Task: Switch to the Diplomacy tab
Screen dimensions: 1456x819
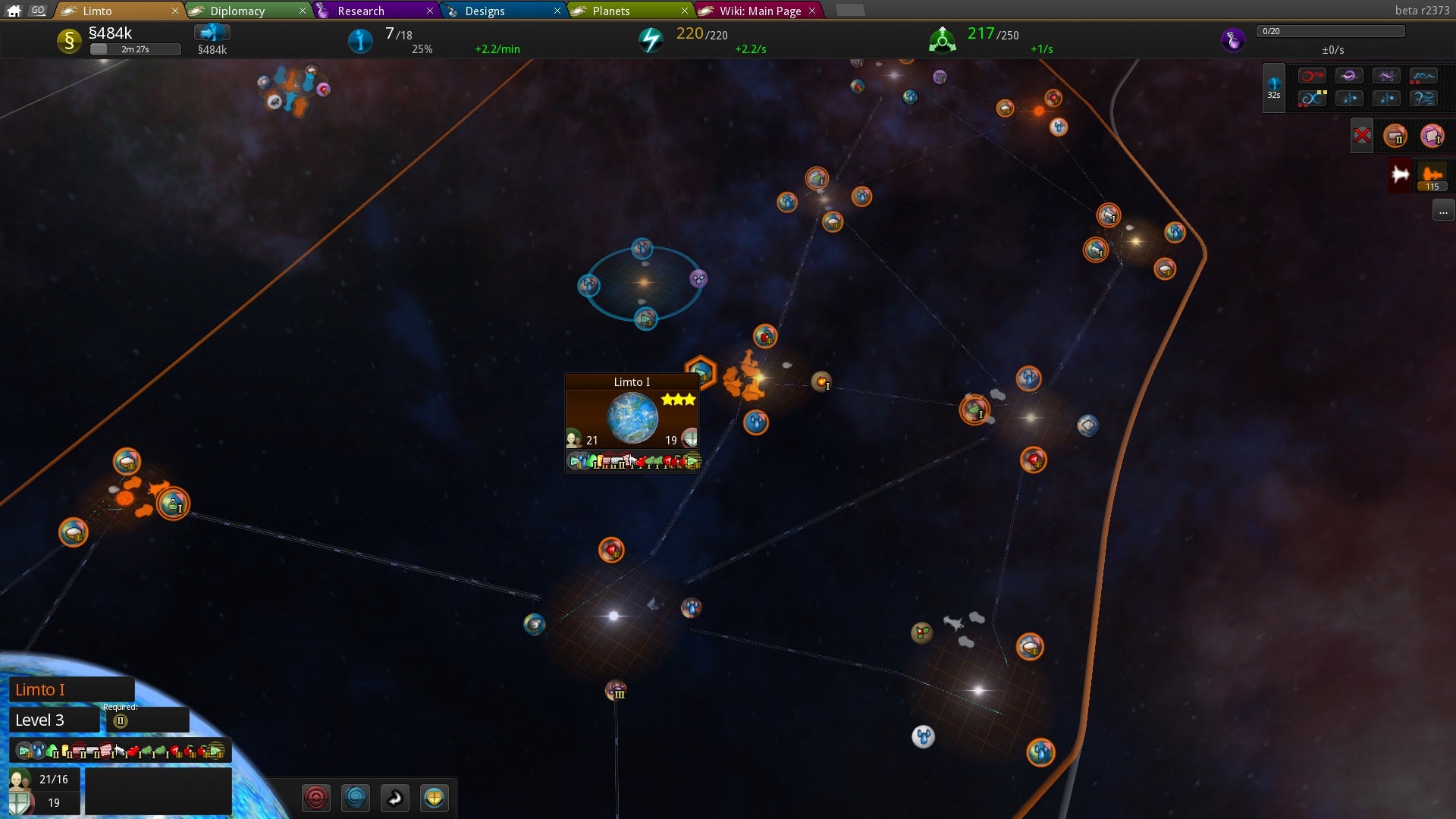Action: (237, 11)
